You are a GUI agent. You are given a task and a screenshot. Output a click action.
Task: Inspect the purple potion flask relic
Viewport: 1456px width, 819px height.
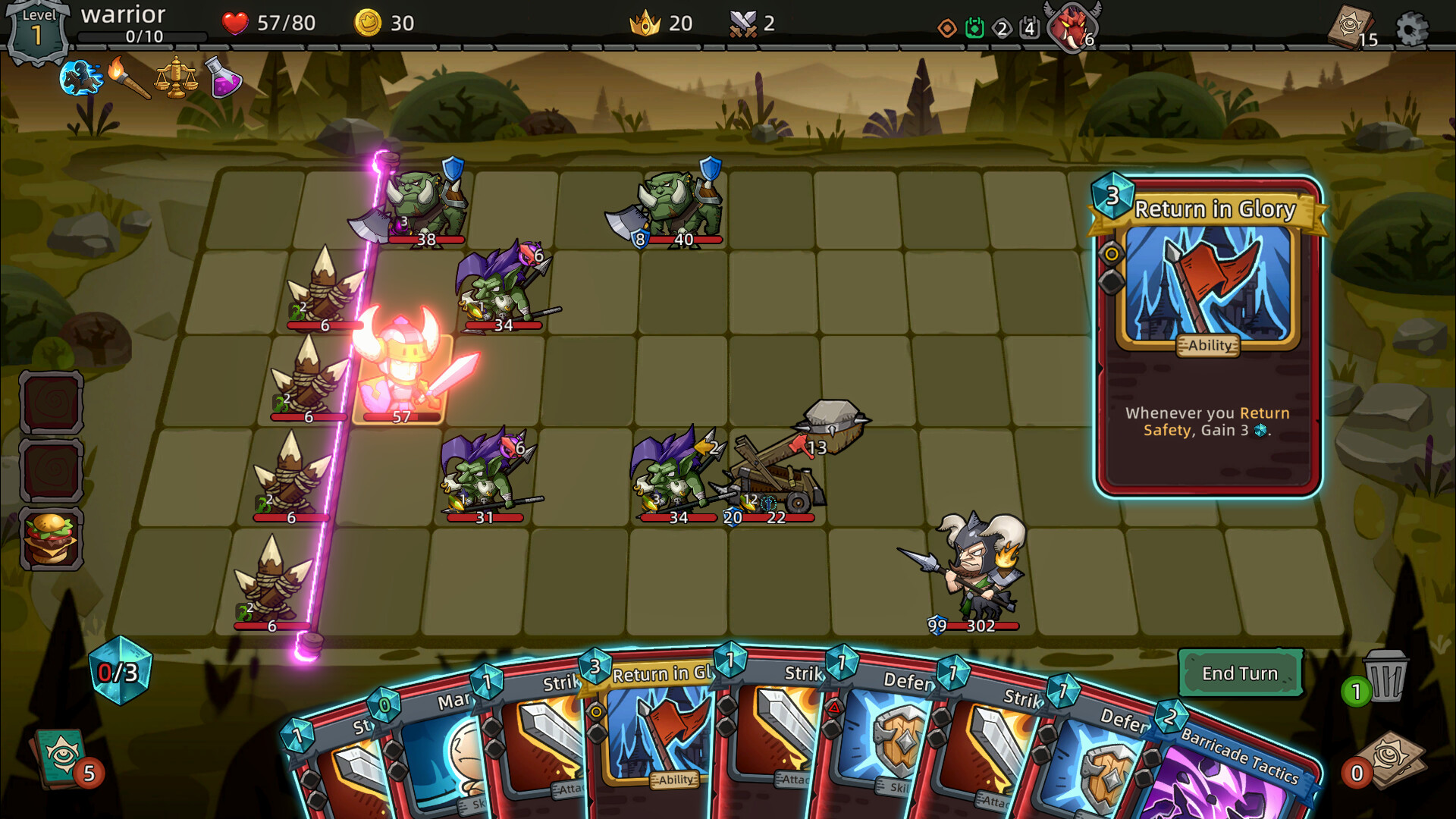click(222, 78)
